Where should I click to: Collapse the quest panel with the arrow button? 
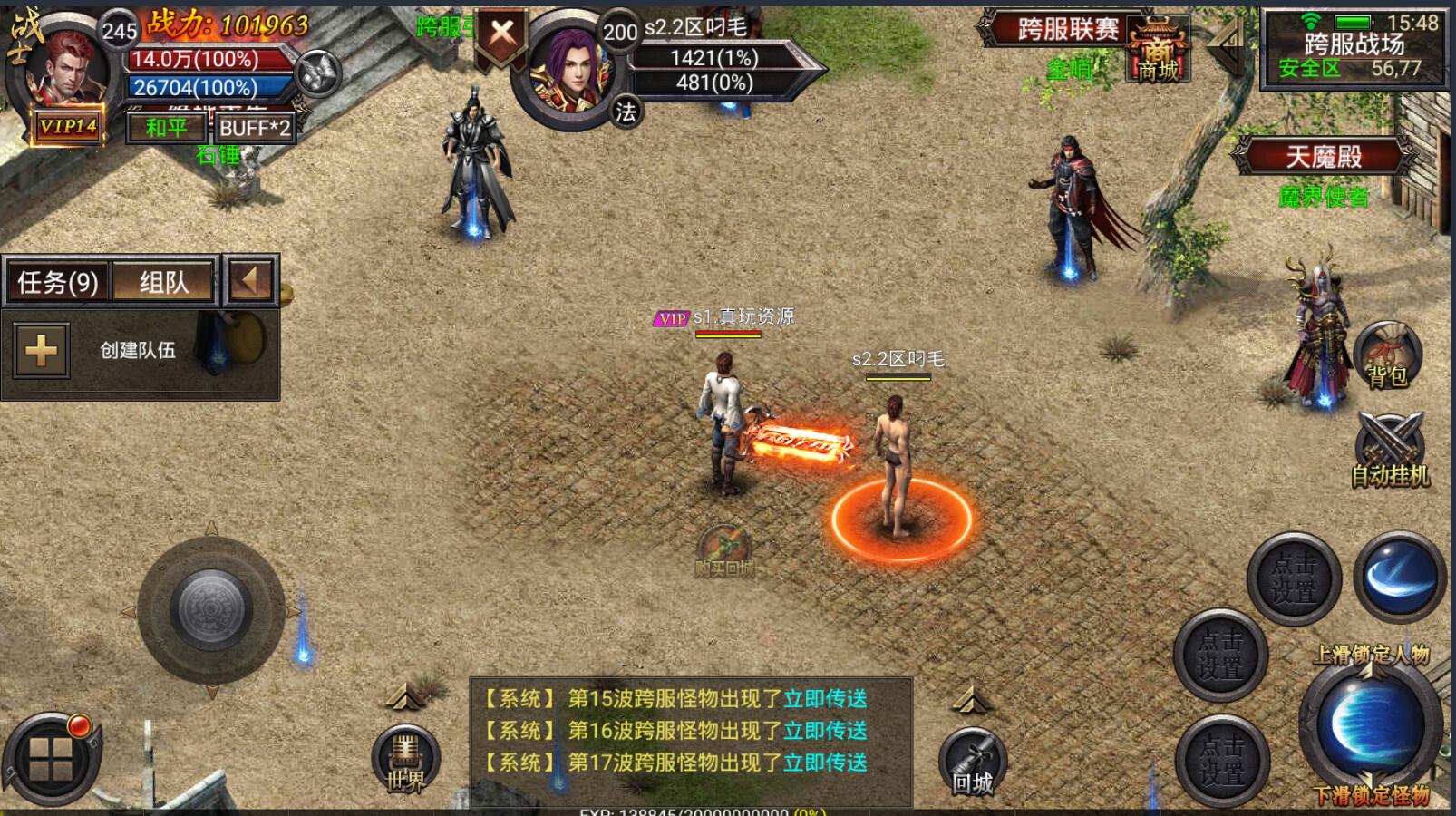coord(249,280)
